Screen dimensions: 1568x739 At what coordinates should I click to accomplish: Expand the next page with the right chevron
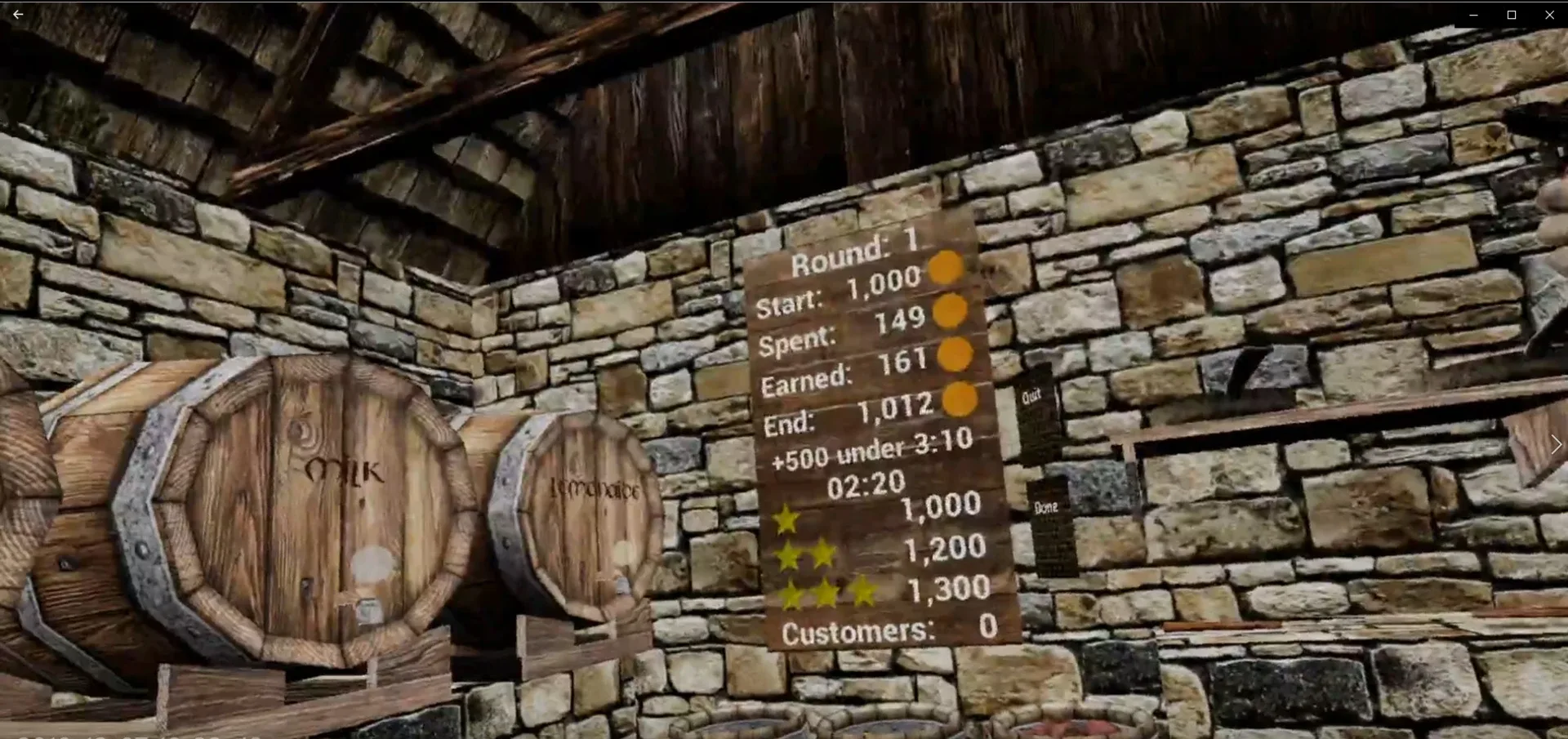[1554, 443]
